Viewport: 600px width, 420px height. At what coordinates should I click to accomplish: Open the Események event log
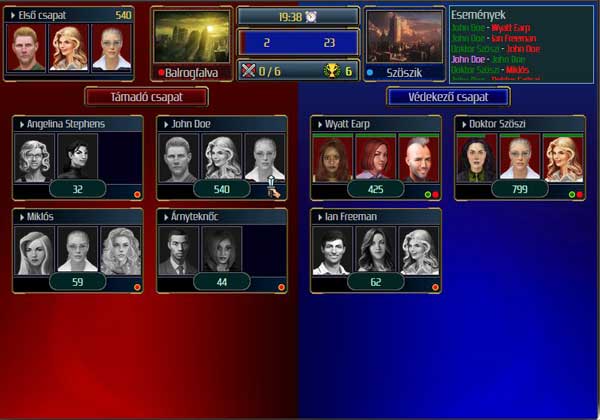[521, 43]
